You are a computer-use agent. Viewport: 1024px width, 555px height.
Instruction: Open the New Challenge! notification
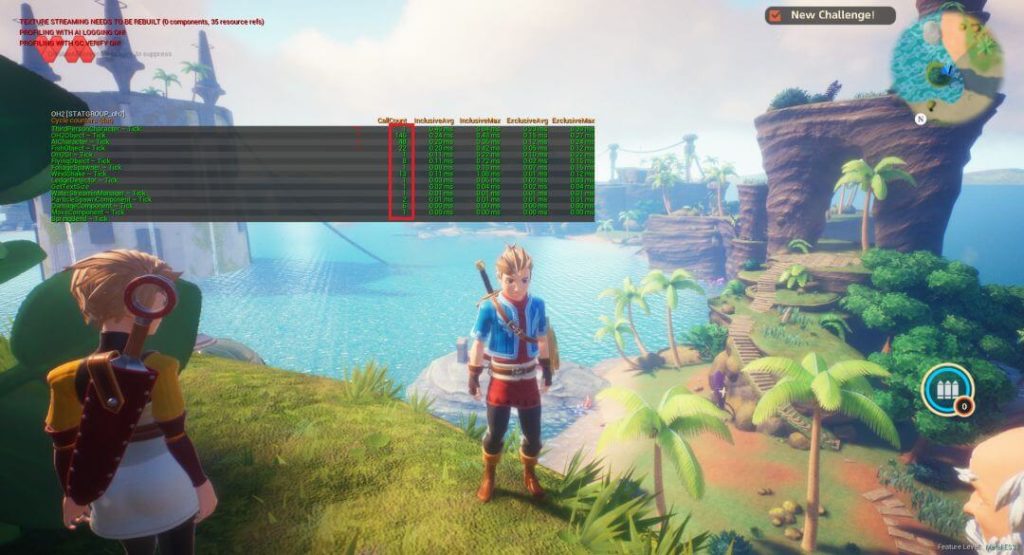click(830, 15)
